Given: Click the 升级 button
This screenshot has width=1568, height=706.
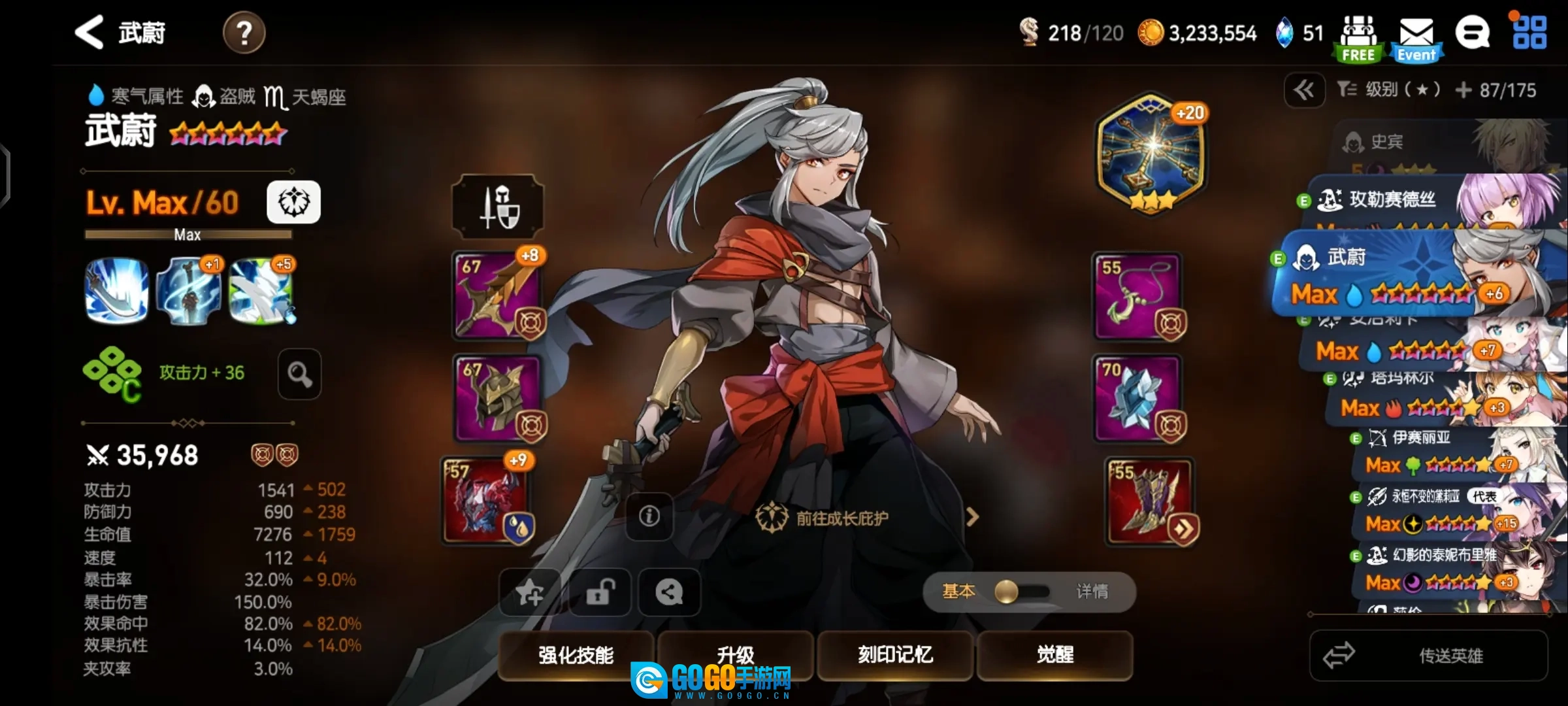Looking at the screenshot, I should [735, 655].
